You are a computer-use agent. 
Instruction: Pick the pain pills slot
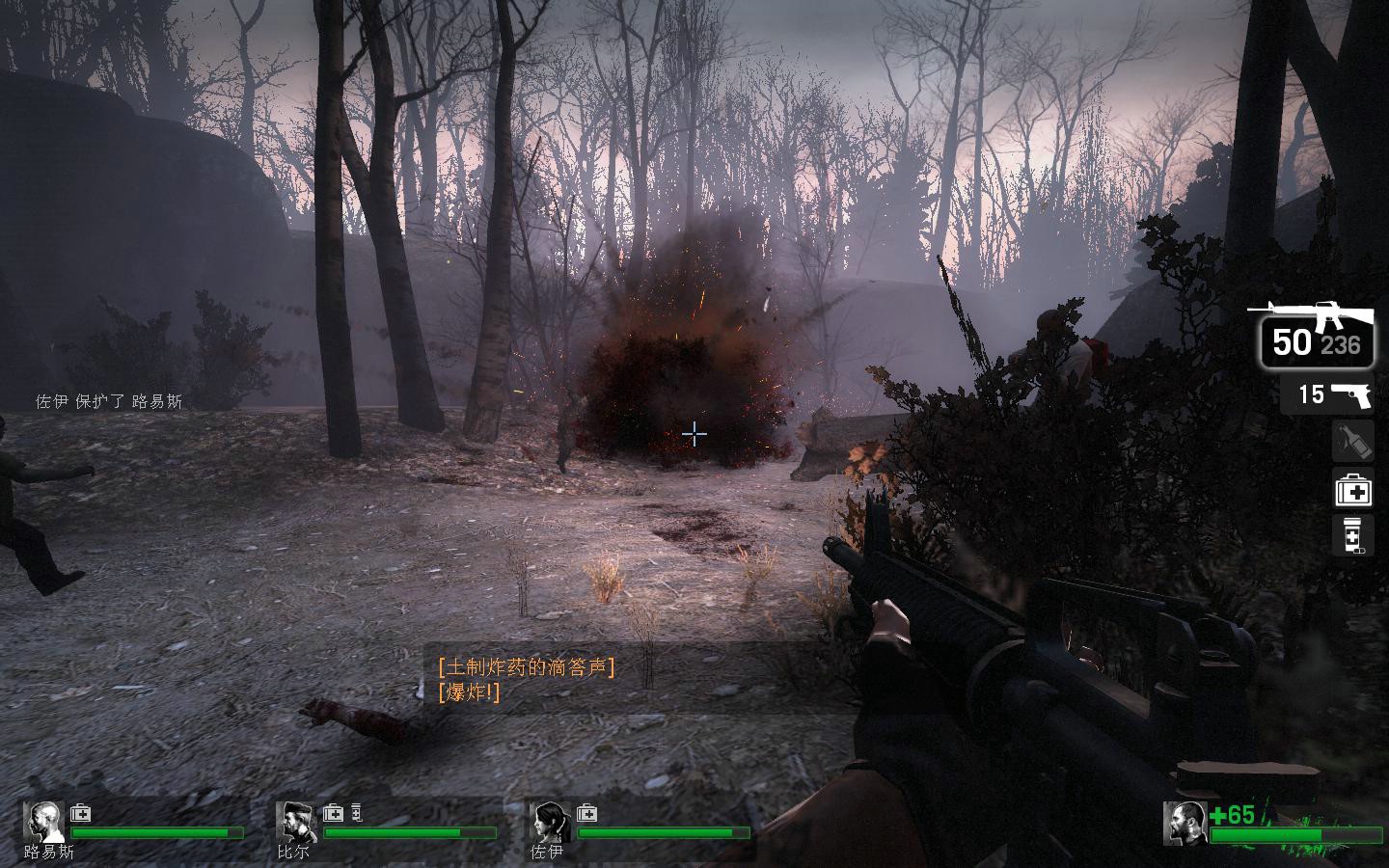pyautogui.click(x=1353, y=535)
